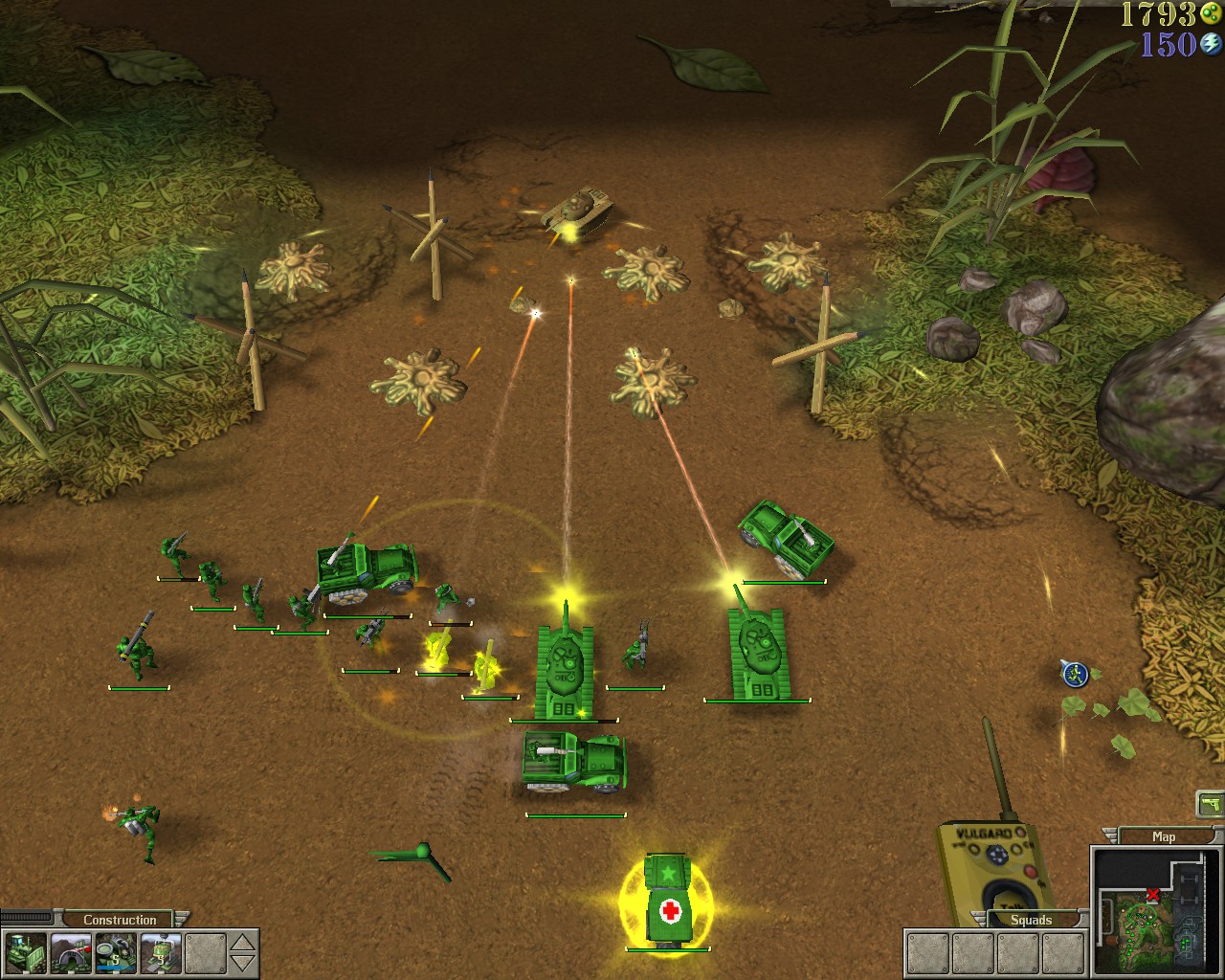
Task: Click the red button on the radio handset
Action: point(1031,871)
